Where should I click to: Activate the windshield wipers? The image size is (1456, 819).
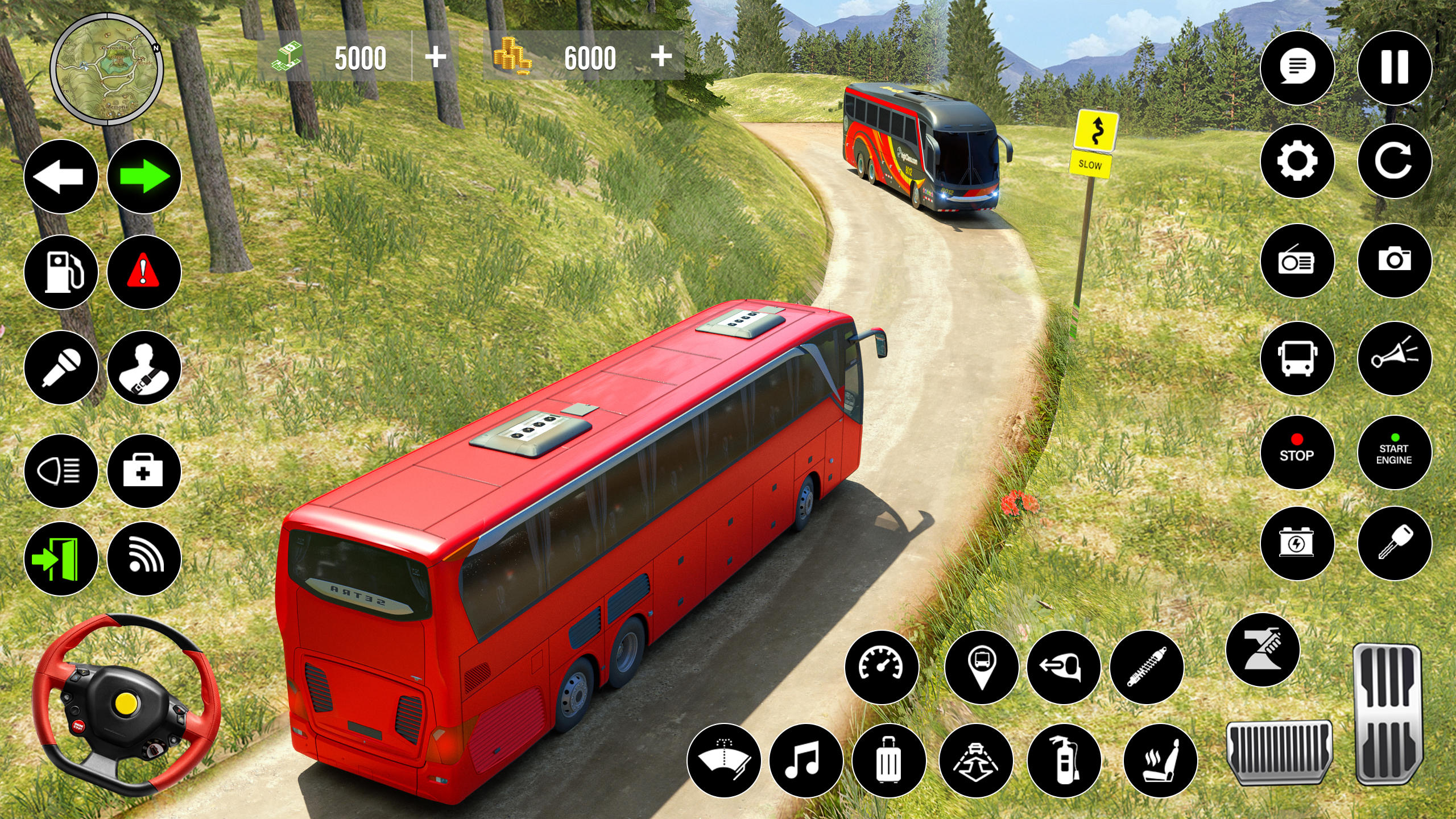click(723, 760)
